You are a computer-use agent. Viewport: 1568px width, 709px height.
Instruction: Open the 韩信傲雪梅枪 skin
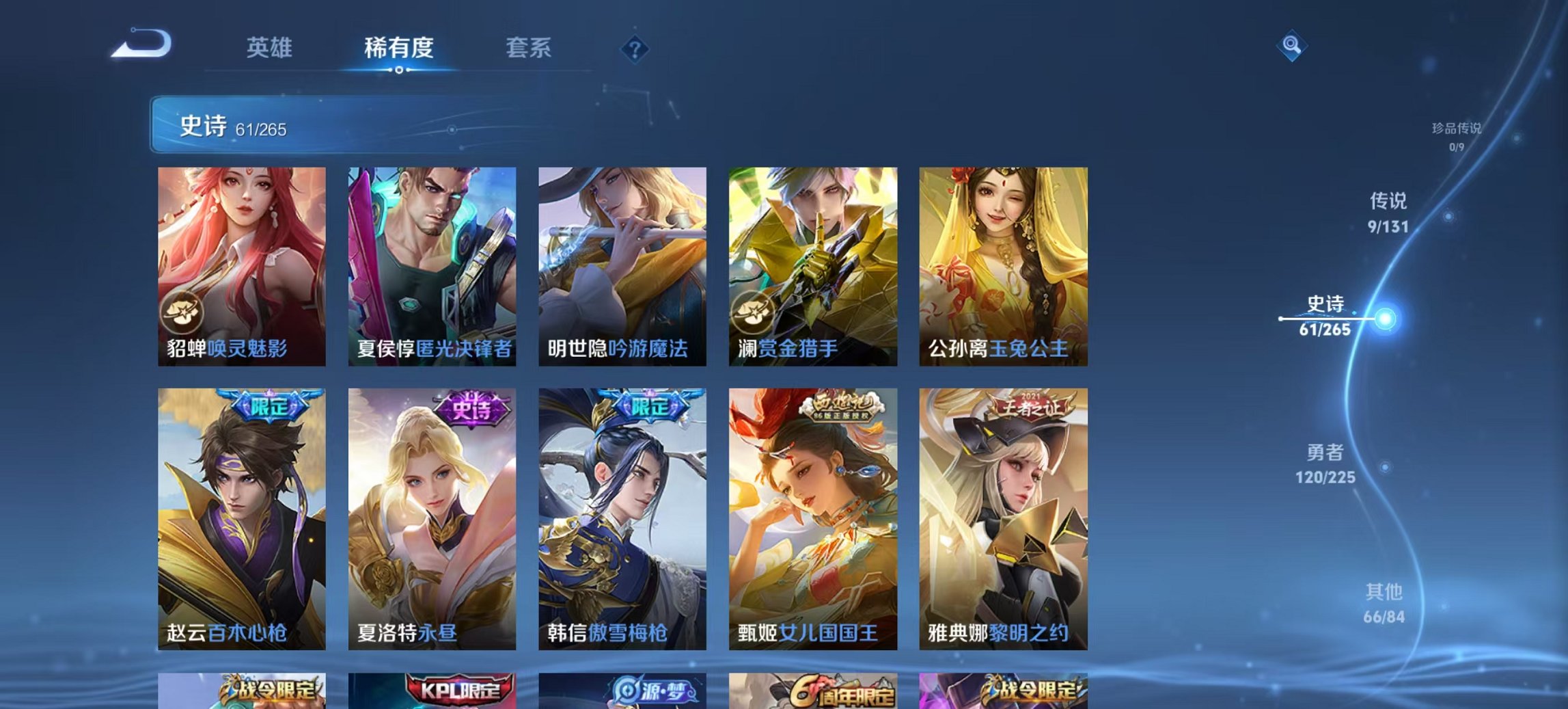coord(622,513)
